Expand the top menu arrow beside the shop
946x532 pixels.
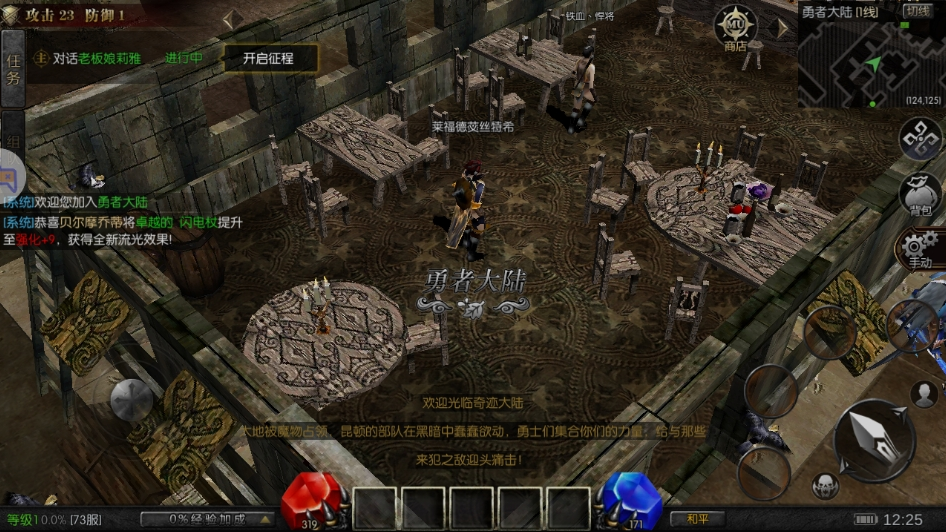pyautogui.click(x=782, y=28)
